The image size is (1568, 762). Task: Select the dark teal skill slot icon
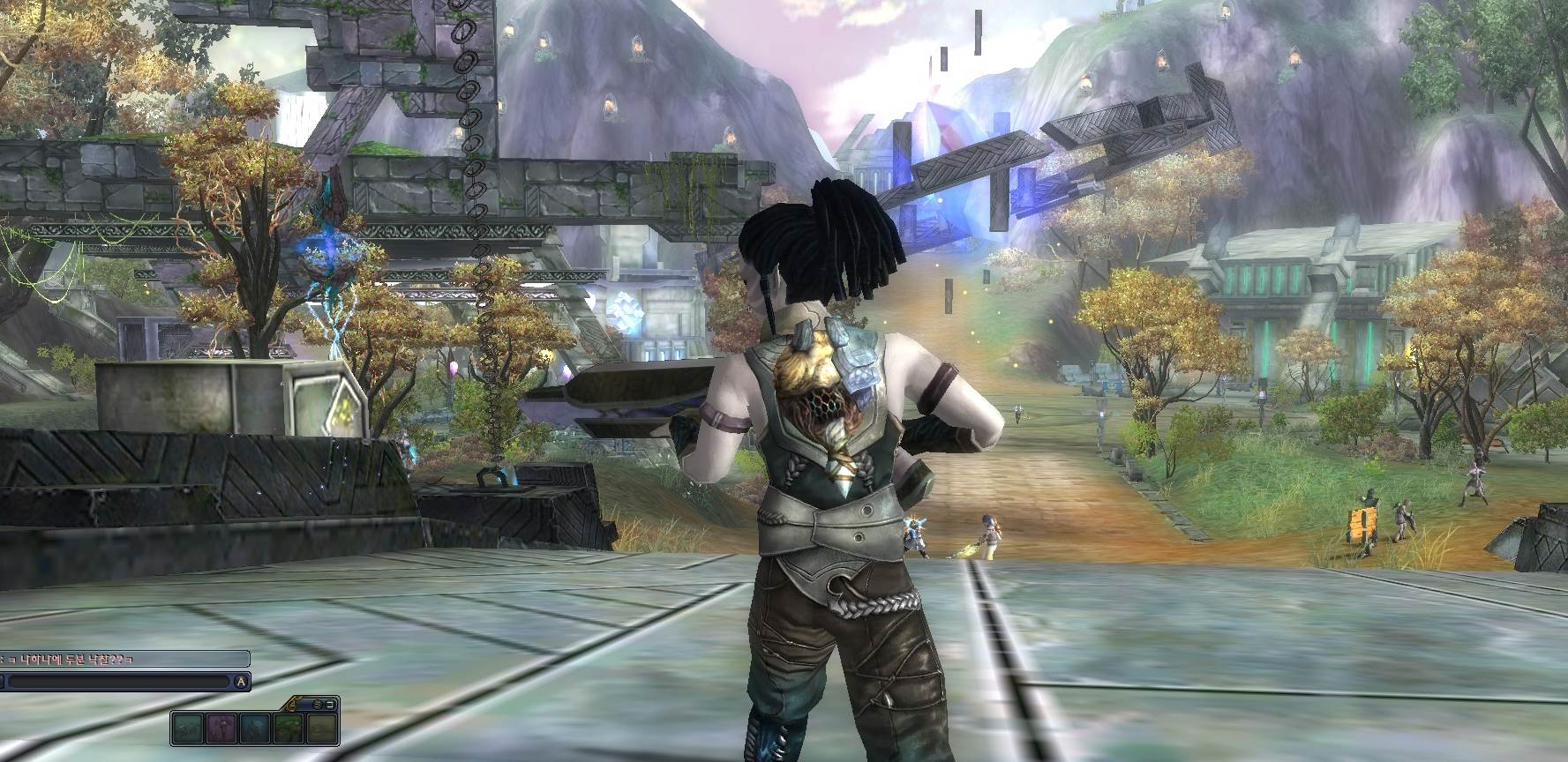click(188, 728)
